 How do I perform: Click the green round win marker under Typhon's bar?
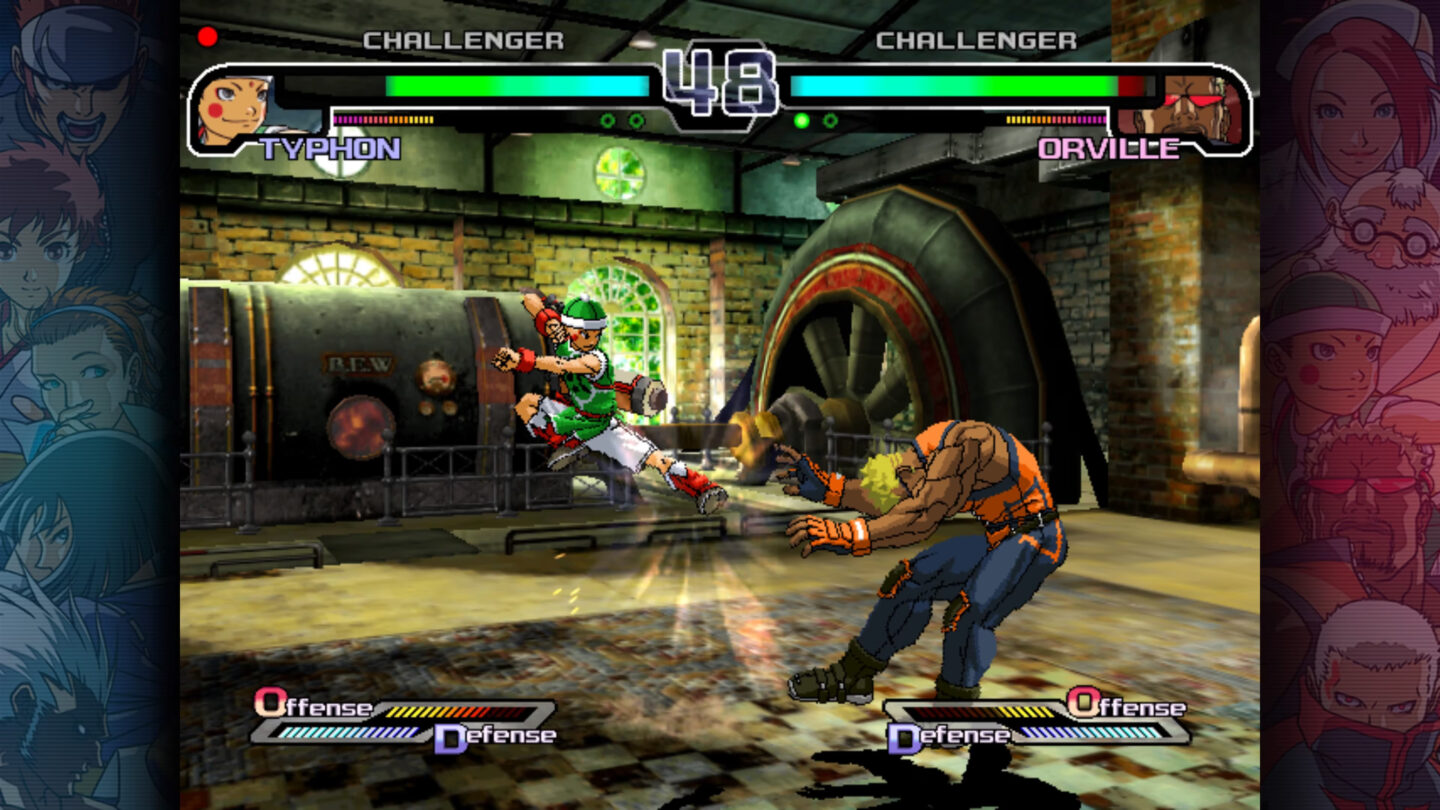point(606,120)
